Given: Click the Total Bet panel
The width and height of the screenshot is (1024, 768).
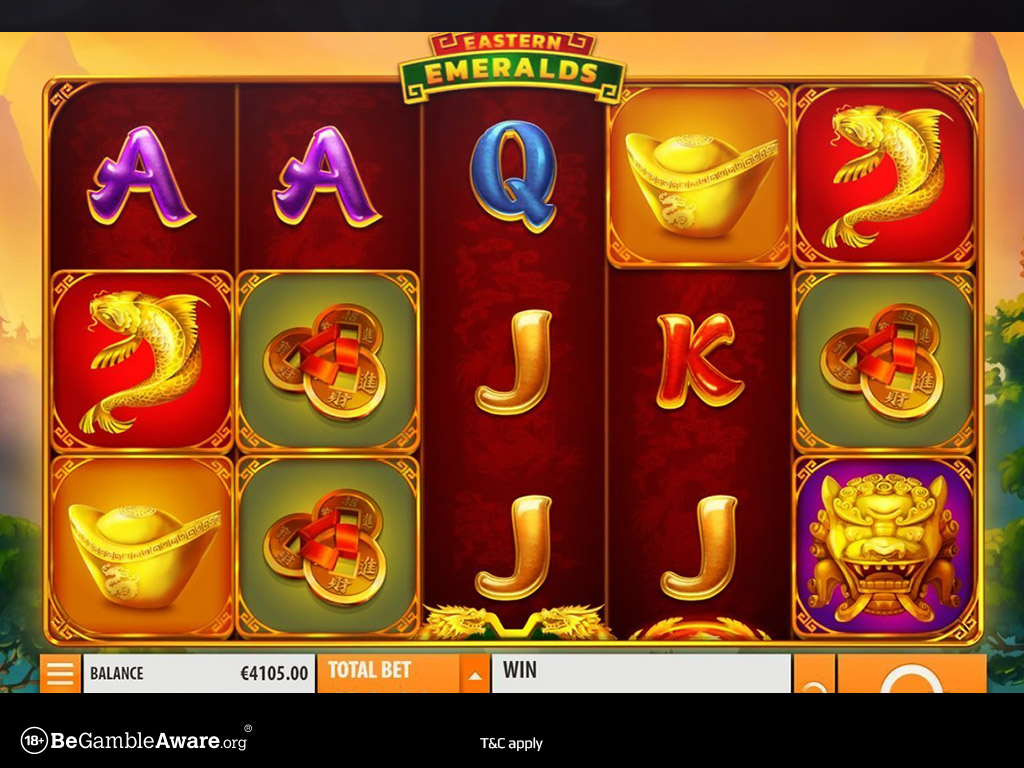Looking at the screenshot, I should (x=388, y=673).
